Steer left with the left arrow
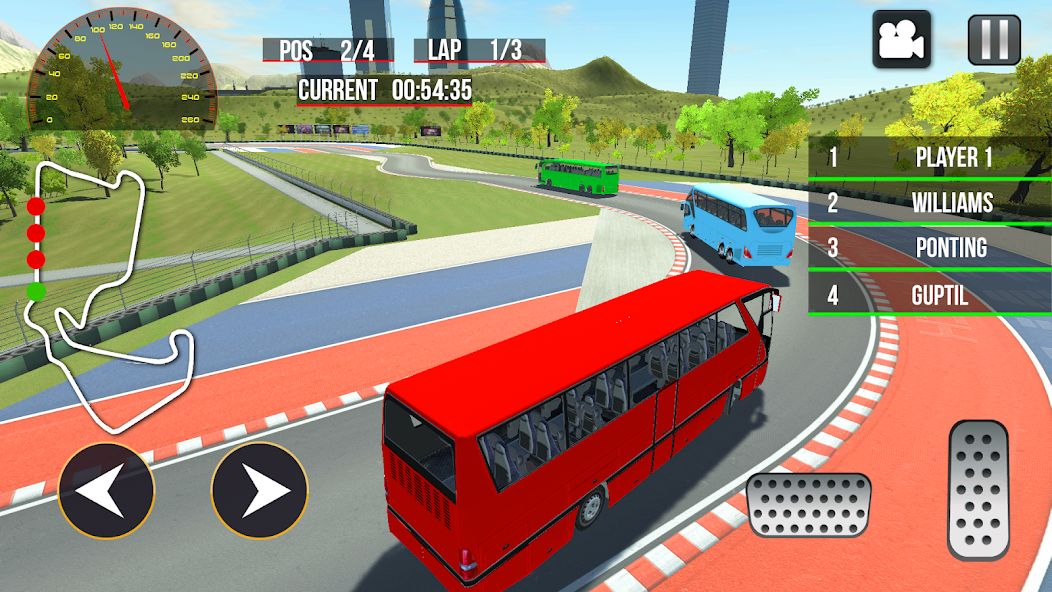This screenshot has height=592, width=1052. pos(106,491)
